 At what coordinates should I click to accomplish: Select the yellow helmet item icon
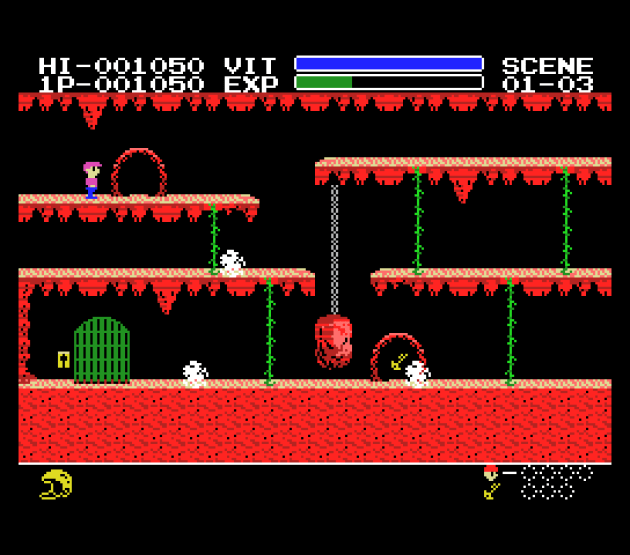56,485
